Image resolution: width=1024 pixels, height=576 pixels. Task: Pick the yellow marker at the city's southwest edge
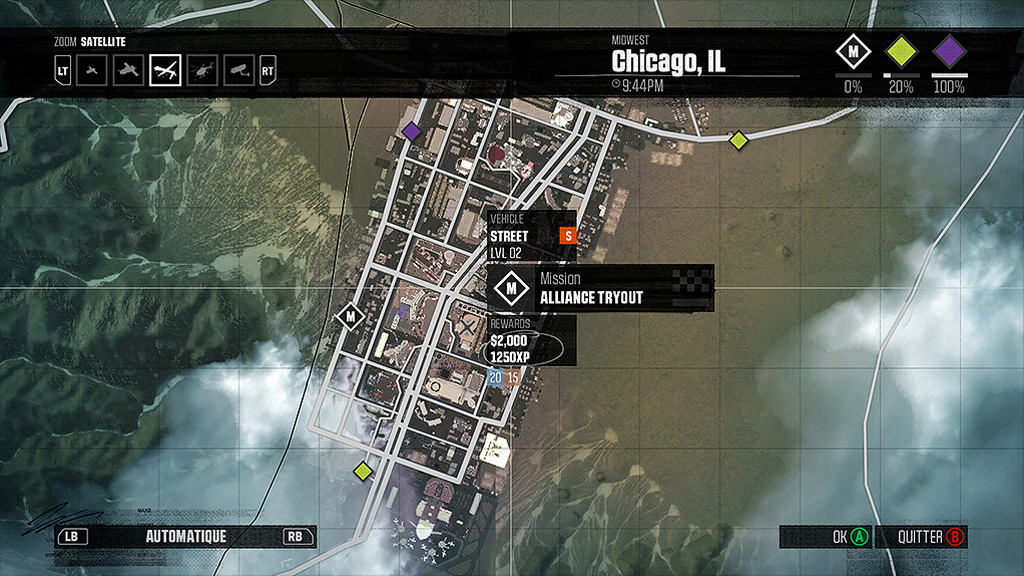362,470
